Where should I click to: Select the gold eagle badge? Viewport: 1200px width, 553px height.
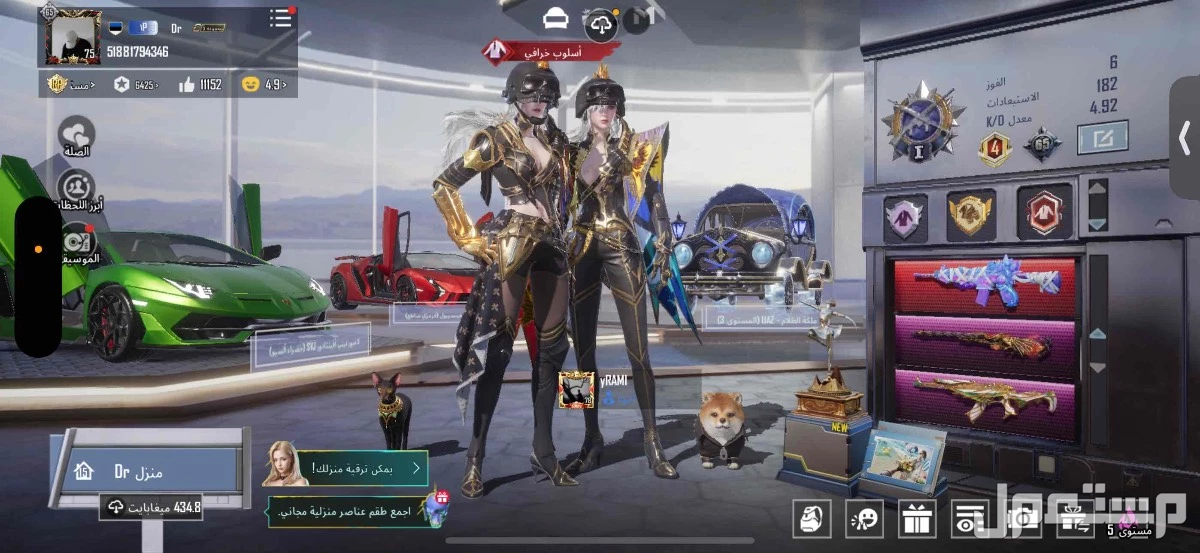(970, 213)
